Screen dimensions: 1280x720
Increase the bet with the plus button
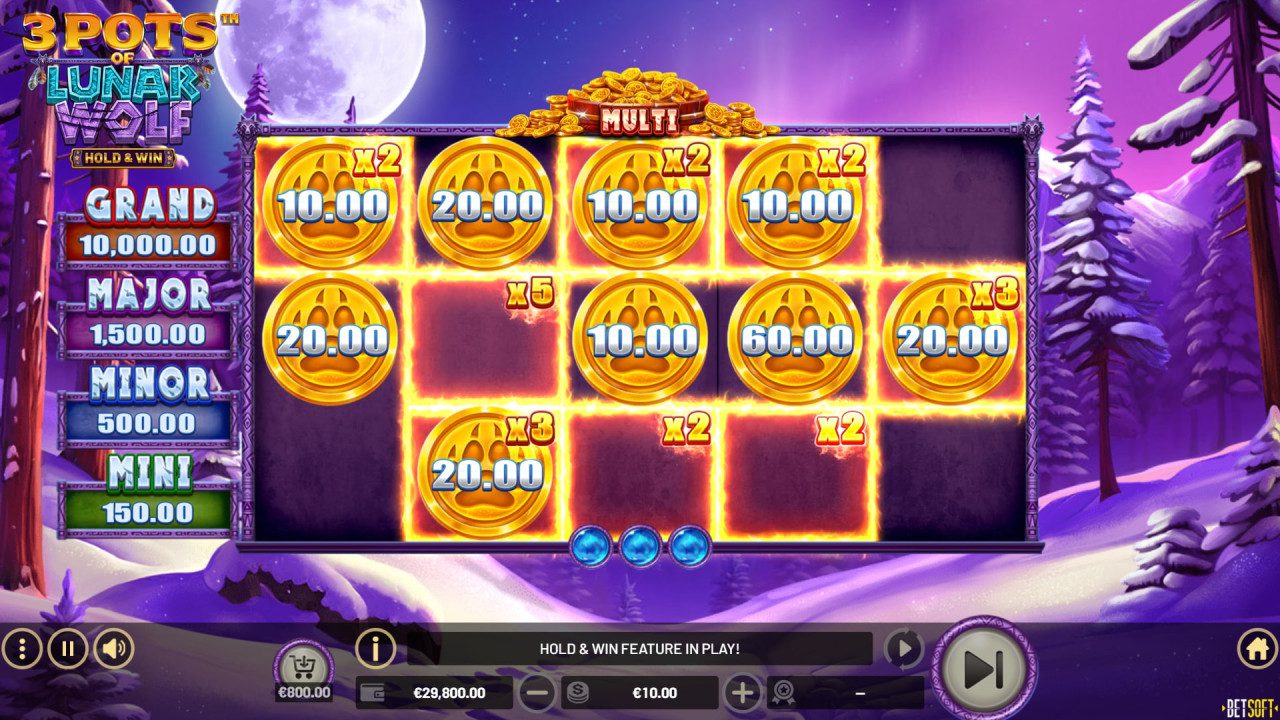(x=744, y=691)
